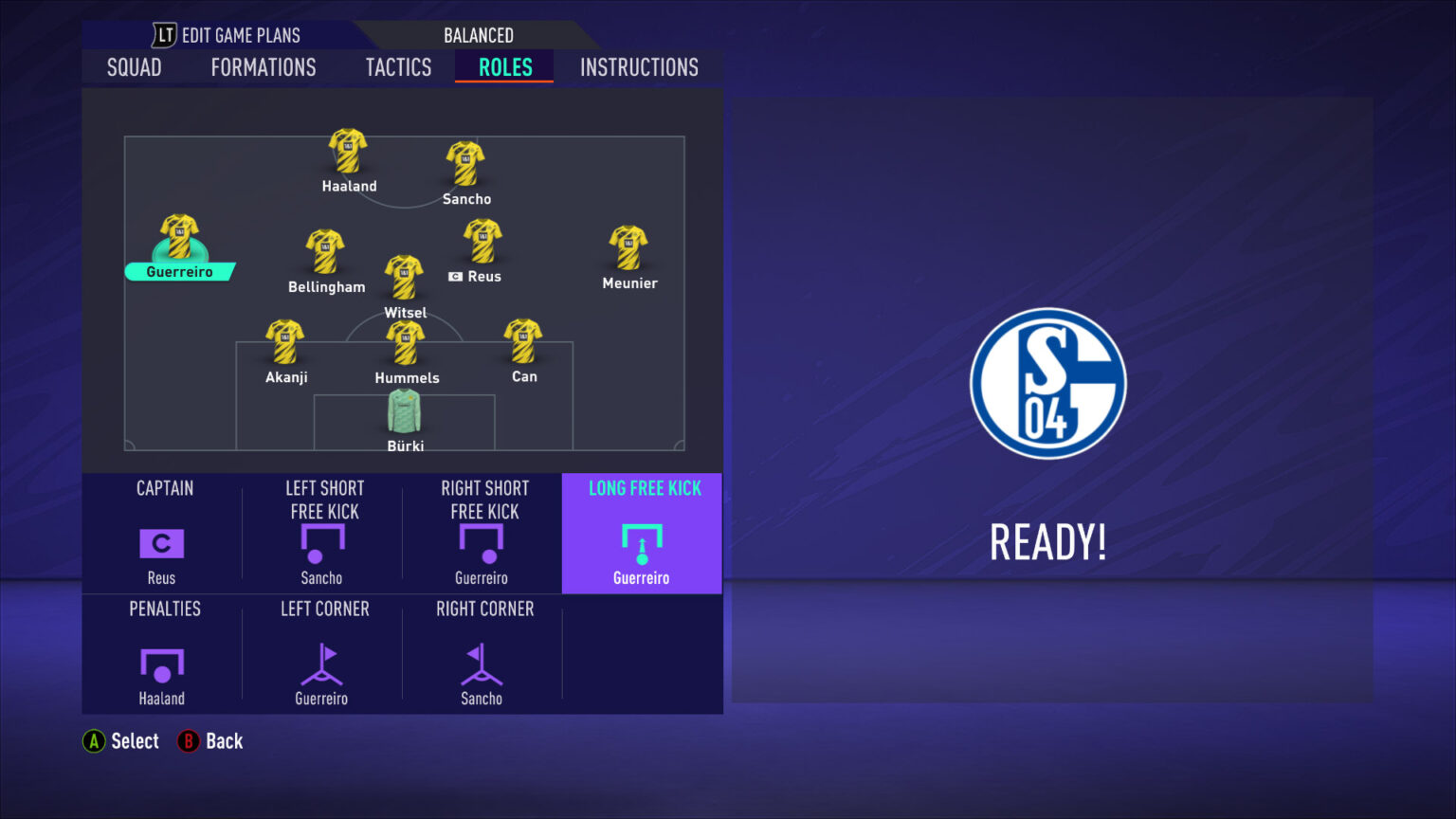The width and height of the screenshot is (1456, 819).
Task: Click the Right Short Free Kick goal icon
Action: pos(482,542)
